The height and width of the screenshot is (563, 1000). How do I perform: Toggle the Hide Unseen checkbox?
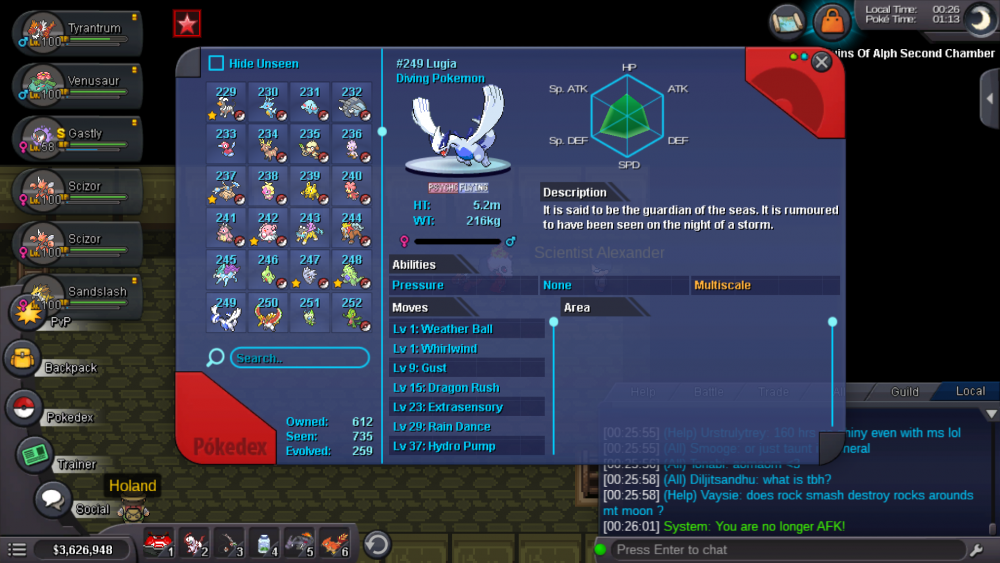[216, 63]
